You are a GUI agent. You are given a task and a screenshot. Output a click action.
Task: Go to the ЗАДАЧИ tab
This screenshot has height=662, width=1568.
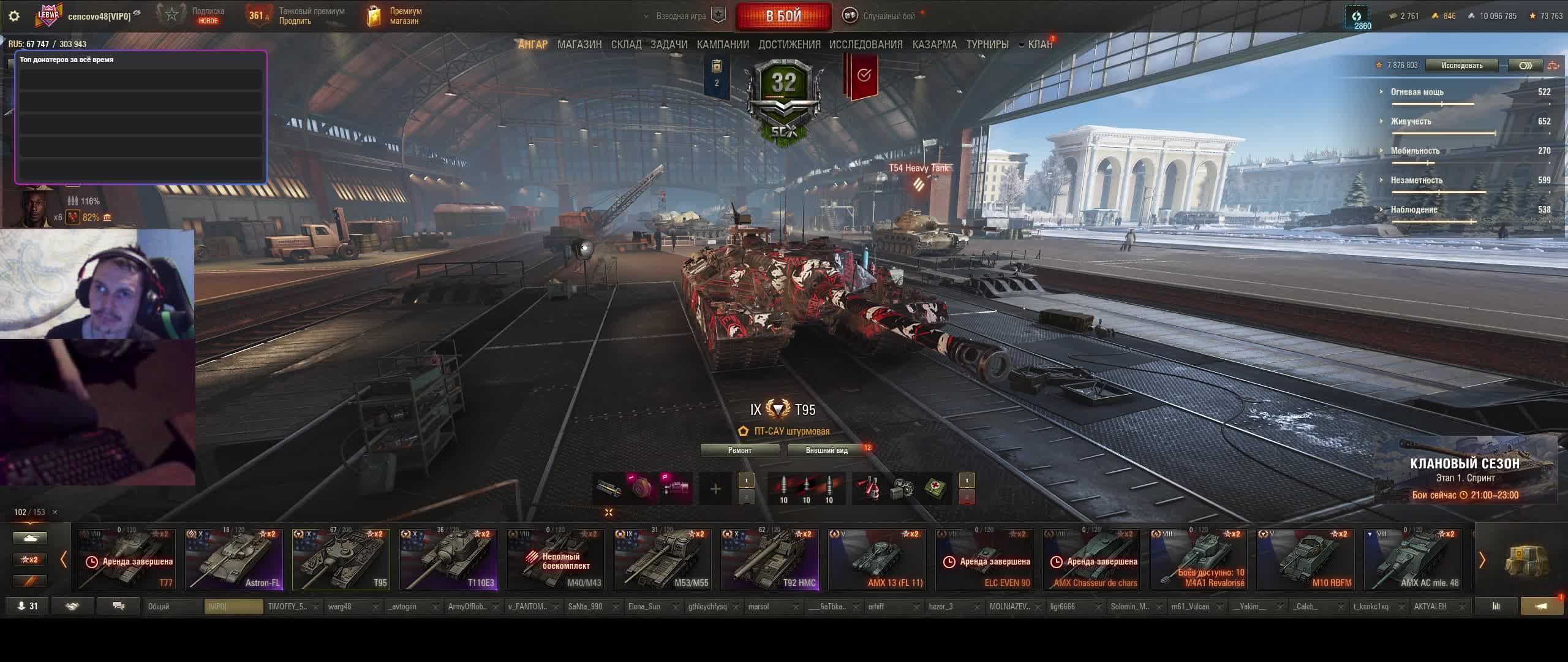click(668, 45)
